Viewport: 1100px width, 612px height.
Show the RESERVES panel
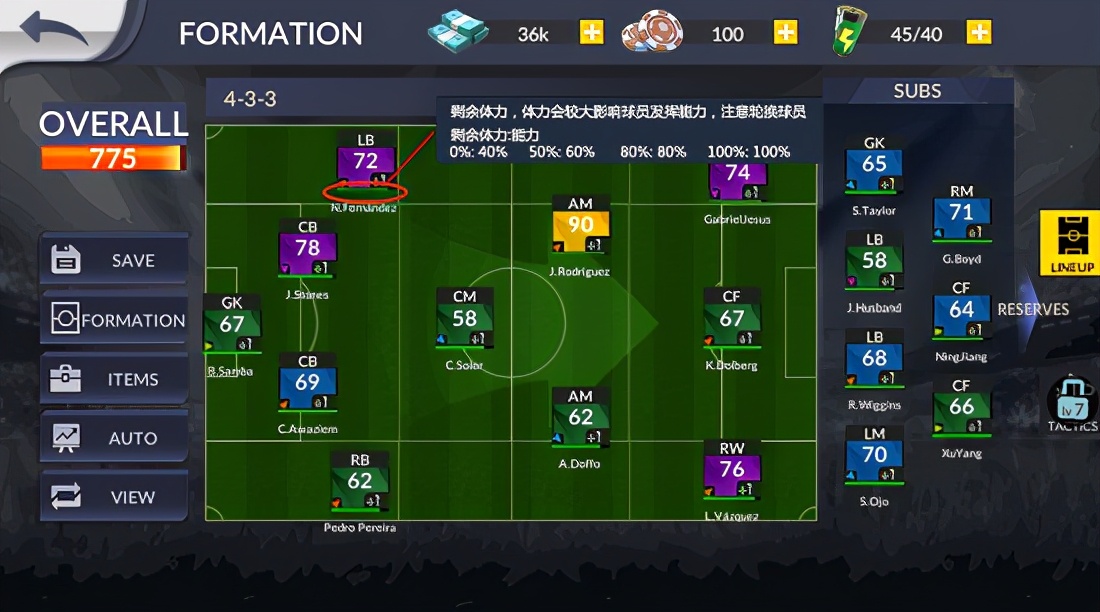tap(1032, 309)
